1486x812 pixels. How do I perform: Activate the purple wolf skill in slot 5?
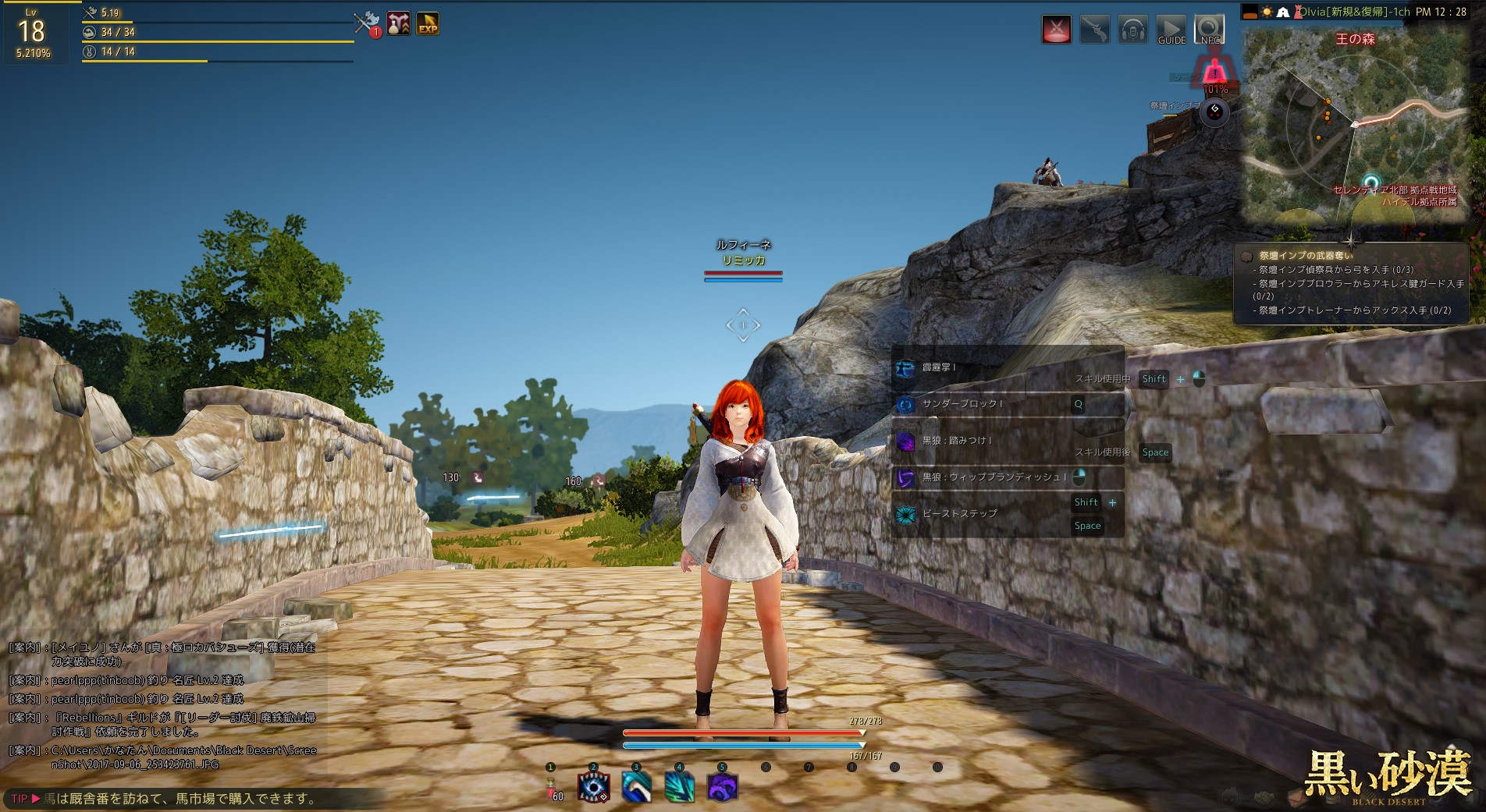(723, 786)
